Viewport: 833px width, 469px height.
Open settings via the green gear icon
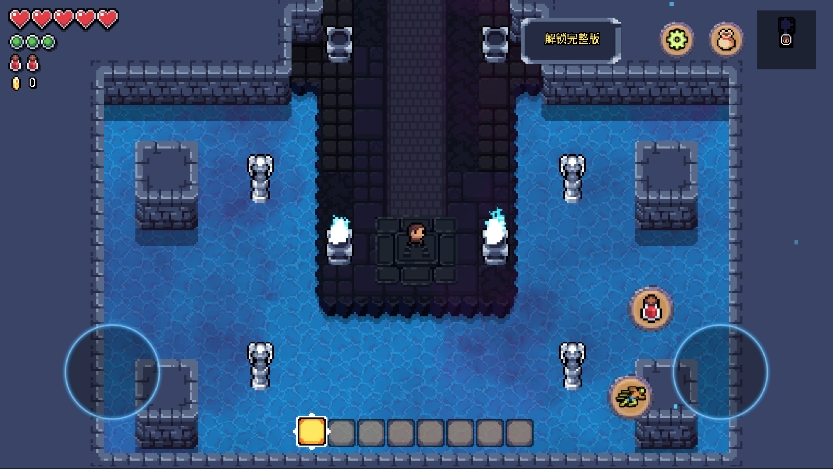coord(677,40)
